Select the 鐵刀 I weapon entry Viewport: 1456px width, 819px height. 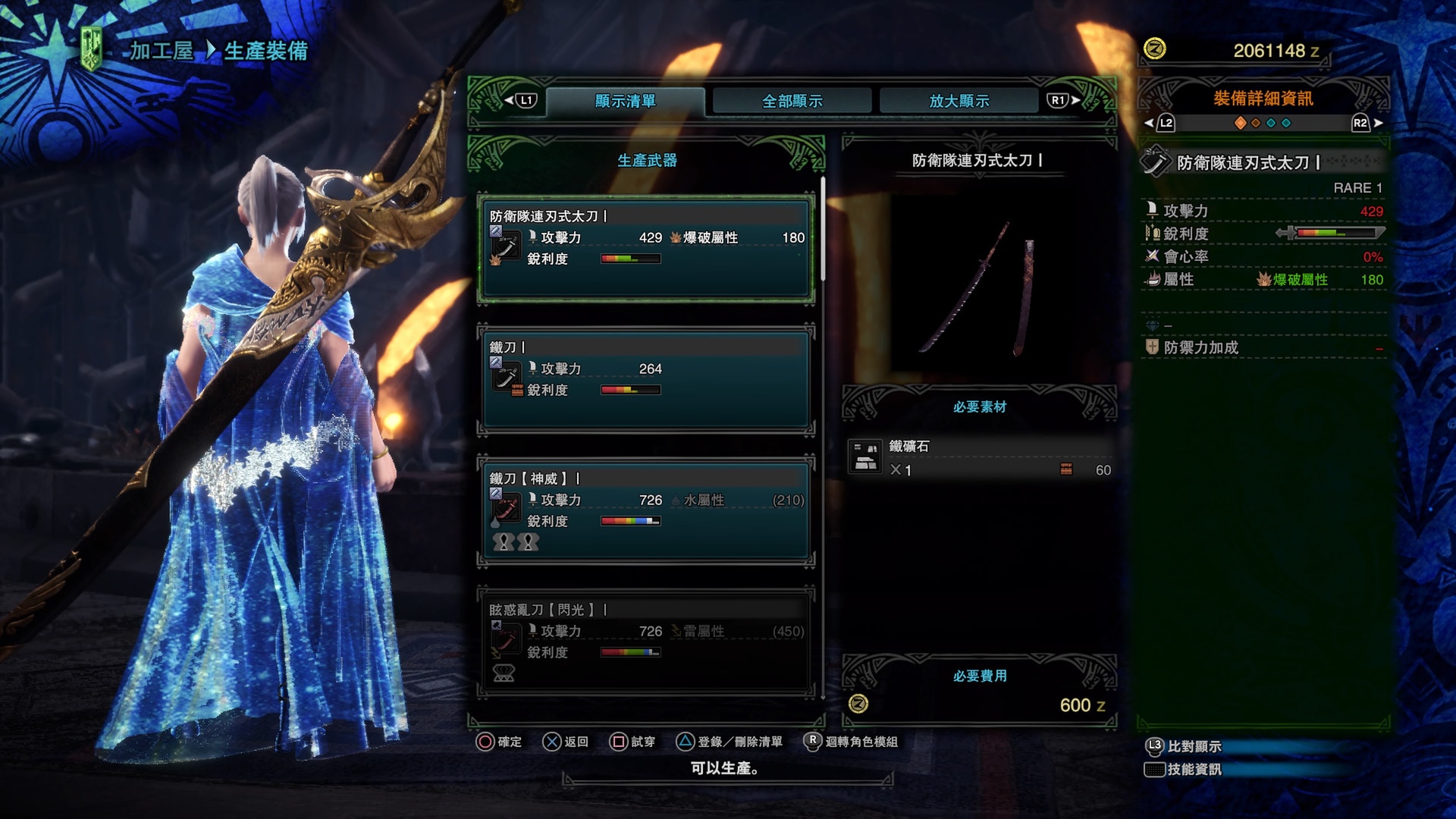point(646,379)
